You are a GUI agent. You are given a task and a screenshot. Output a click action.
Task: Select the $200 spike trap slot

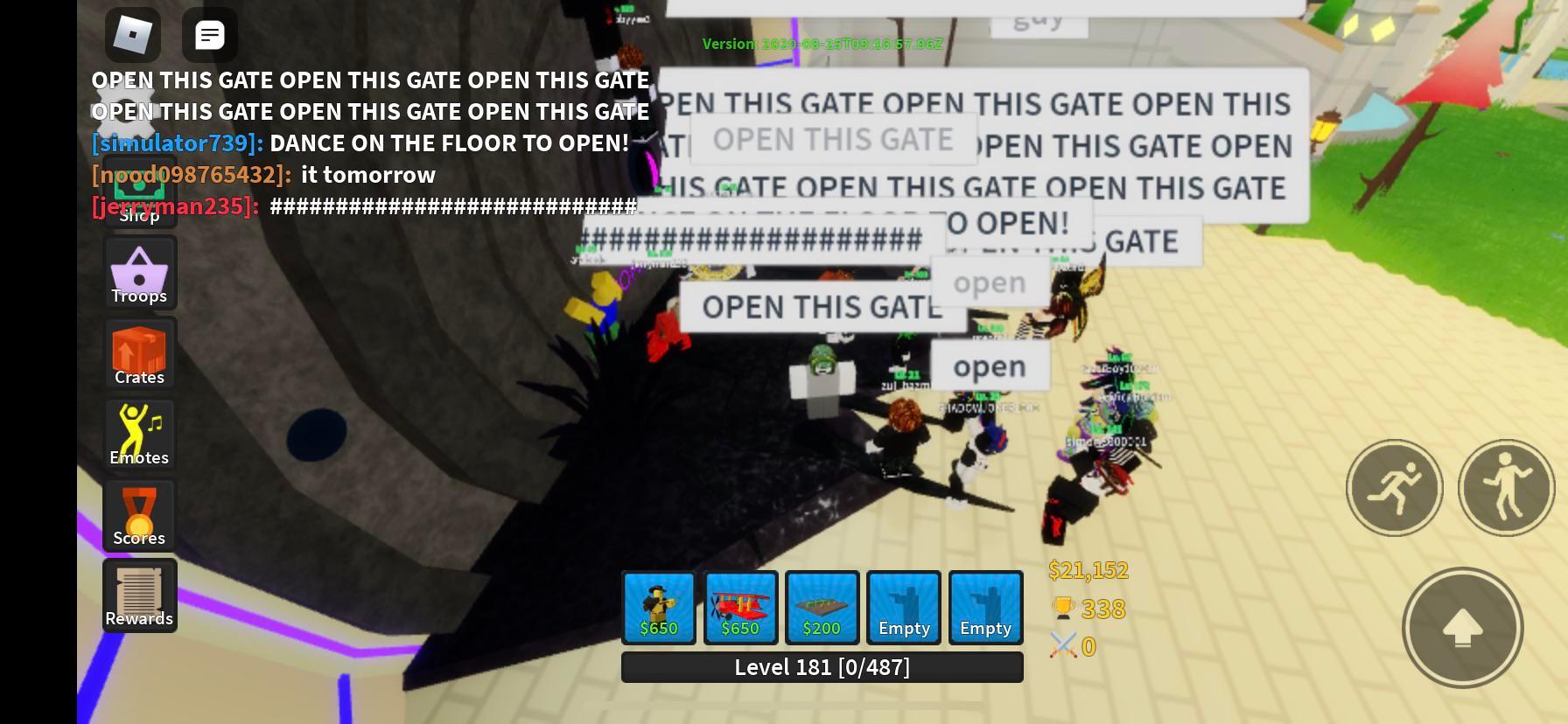[x=822, y=607]
